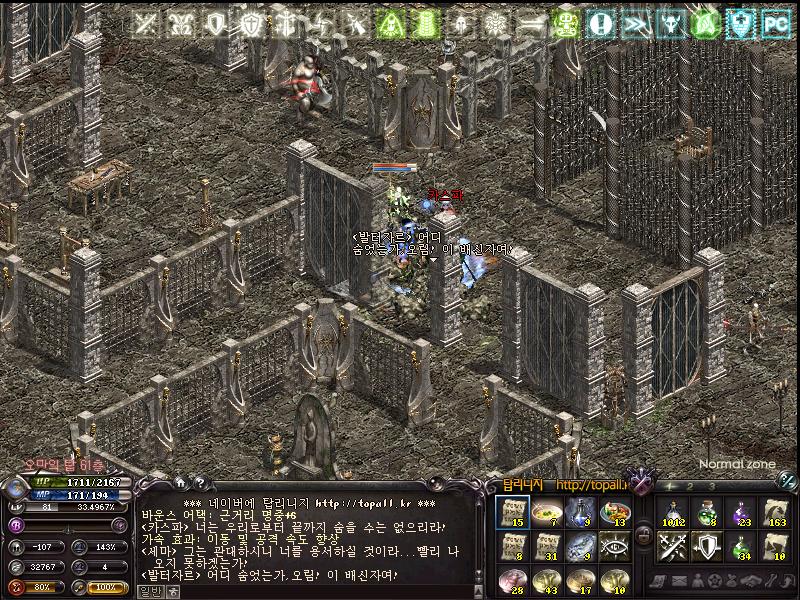Screen dimensions: 800x600
Task: Use the purple potion with count 23
Action: coord(741,513)
